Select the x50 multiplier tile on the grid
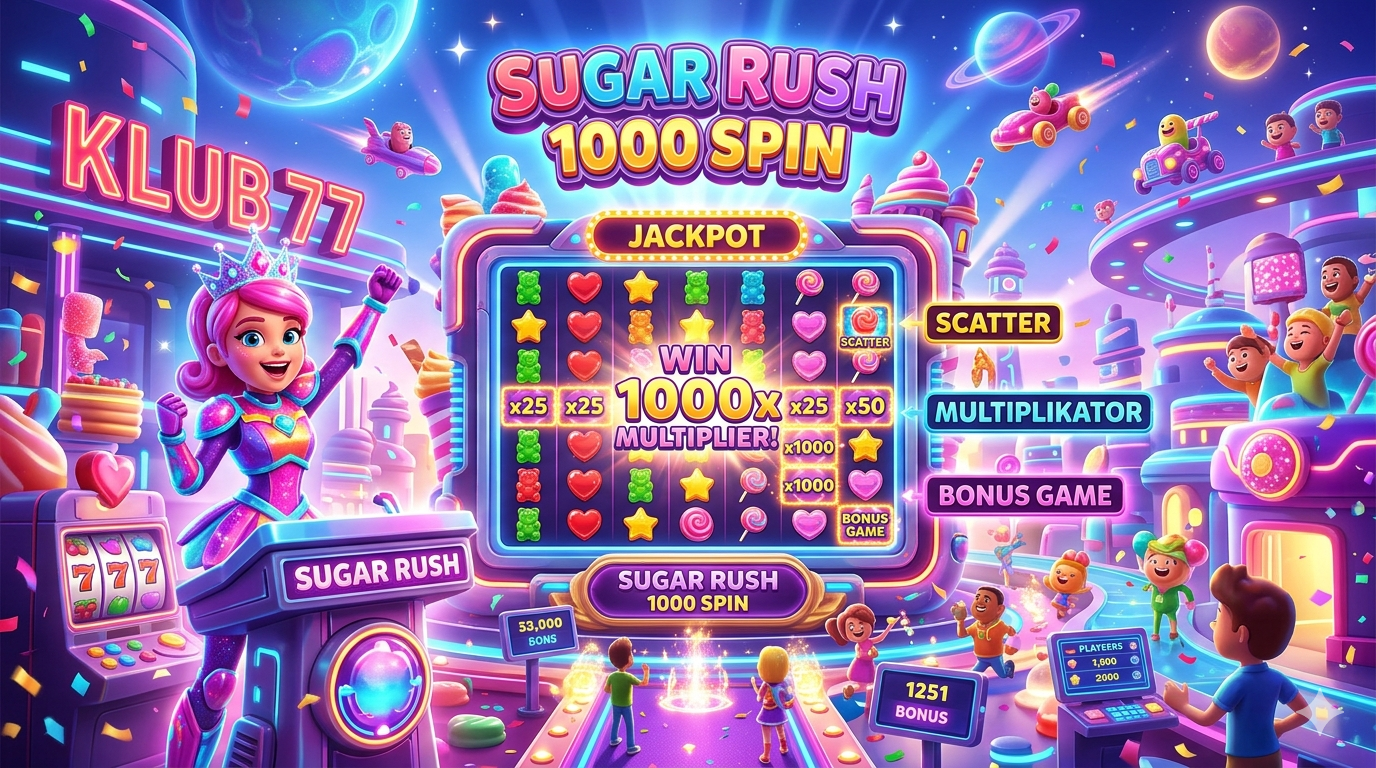The width and height of the screenshot is (1376, 768). tap(865, 407)
